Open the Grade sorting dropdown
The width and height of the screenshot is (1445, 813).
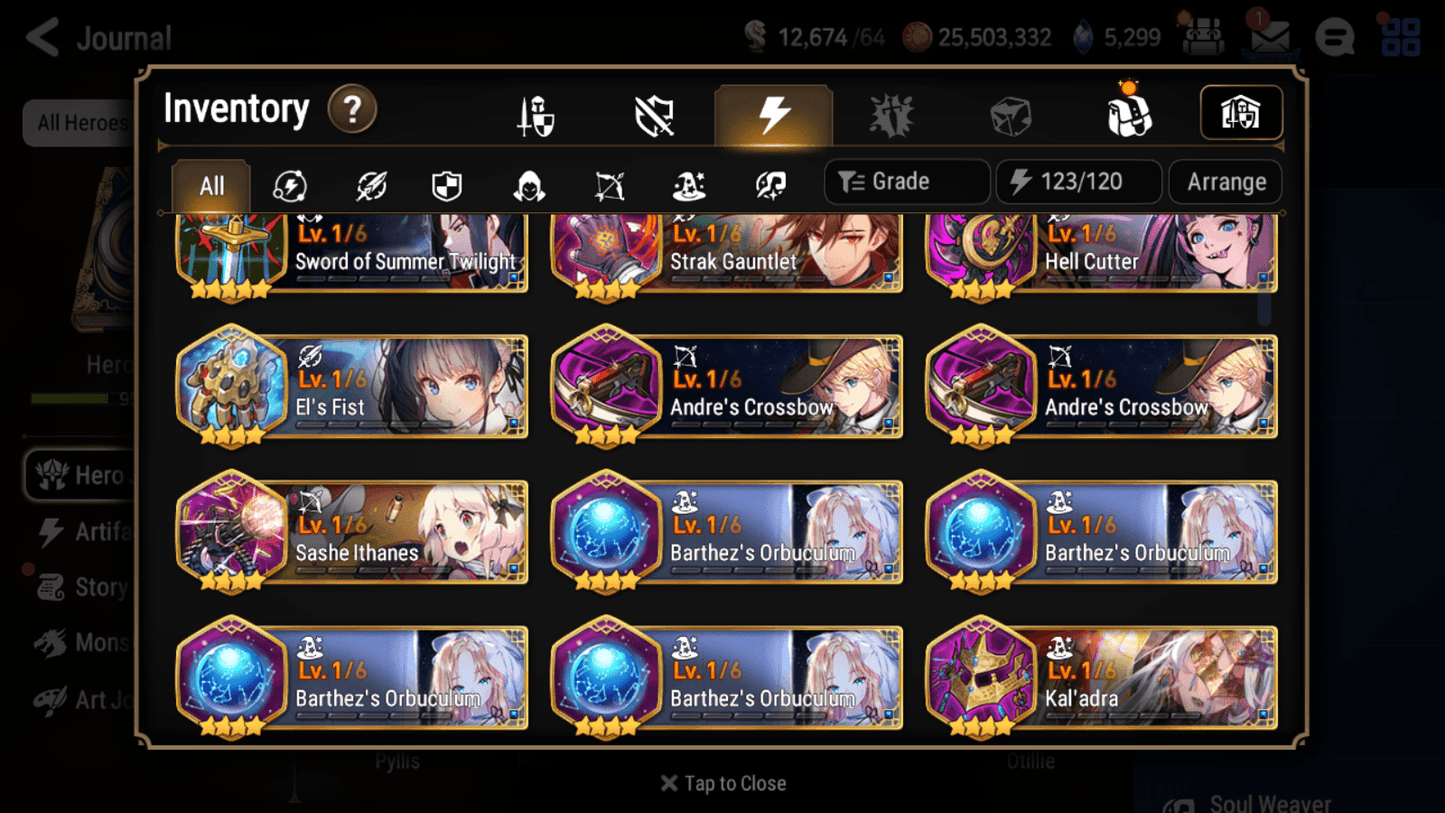point(906,181)
